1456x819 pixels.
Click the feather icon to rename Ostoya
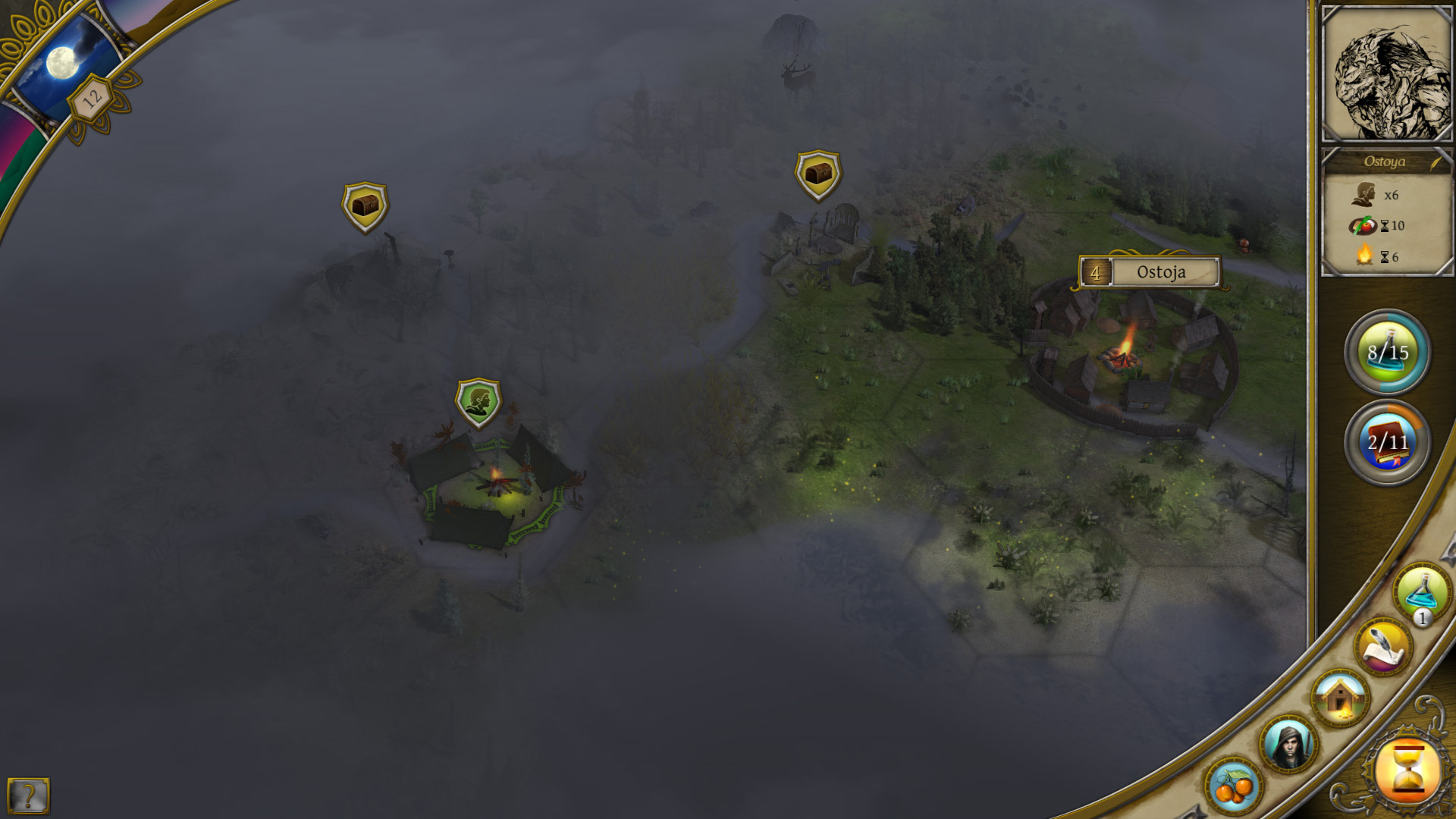[x=1436, y=162]
